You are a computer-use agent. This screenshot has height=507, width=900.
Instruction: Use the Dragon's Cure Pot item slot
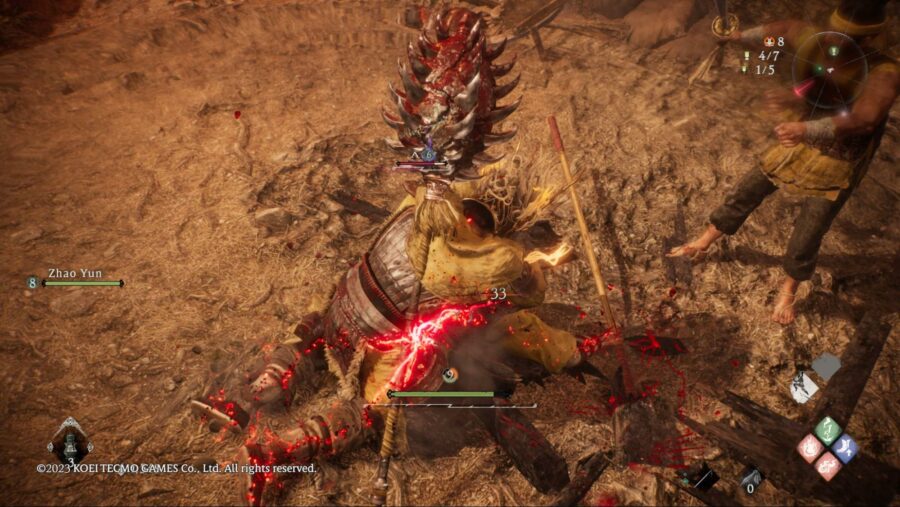point(70,442)
